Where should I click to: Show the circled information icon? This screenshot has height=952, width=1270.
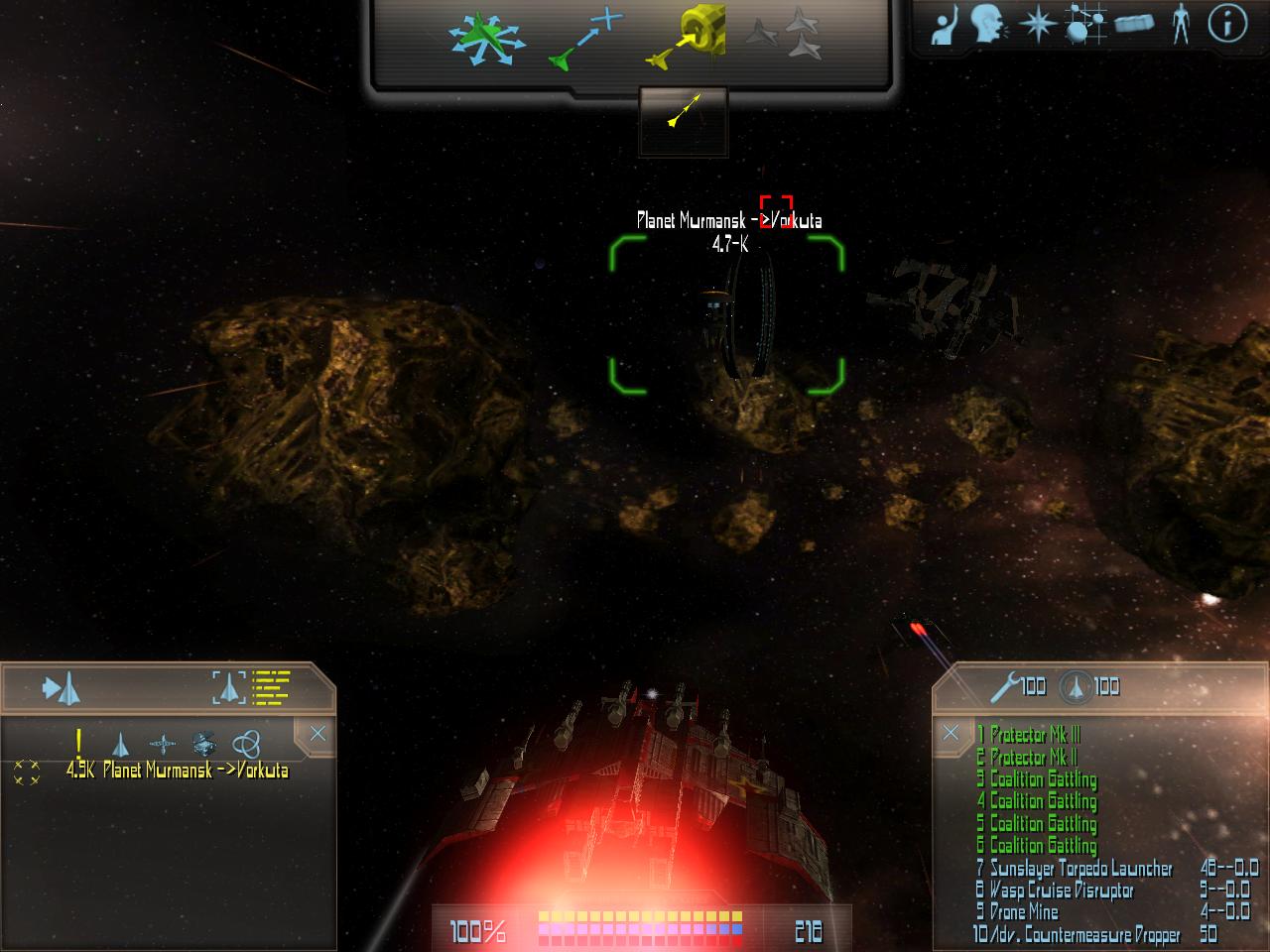[x=1227, y=25]
